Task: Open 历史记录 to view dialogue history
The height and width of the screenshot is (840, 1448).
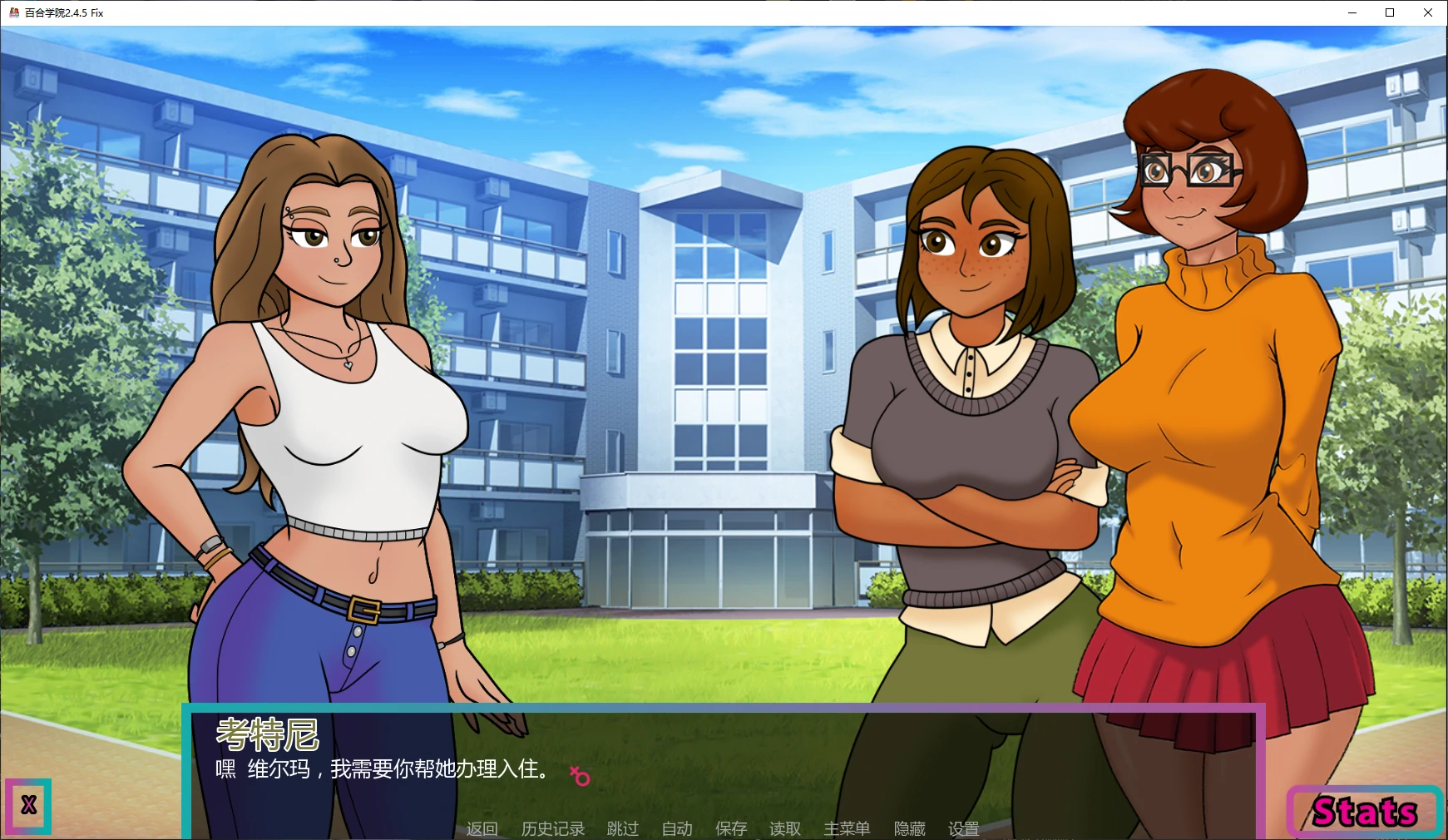Action: click(554, 828)
